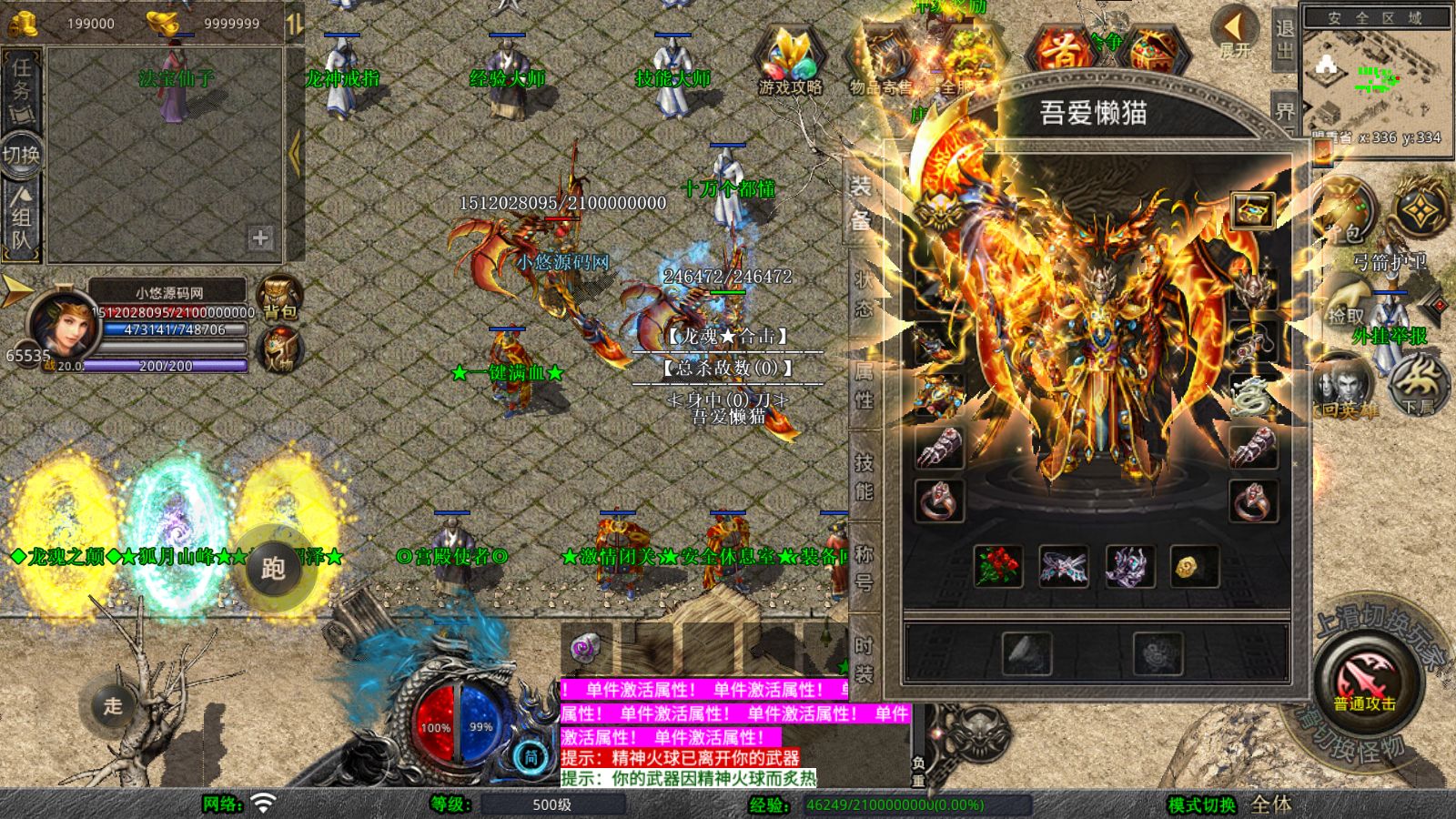Click the 模式切换 mode switch
Screen dimensions: 1456x819
[1202, 804]
